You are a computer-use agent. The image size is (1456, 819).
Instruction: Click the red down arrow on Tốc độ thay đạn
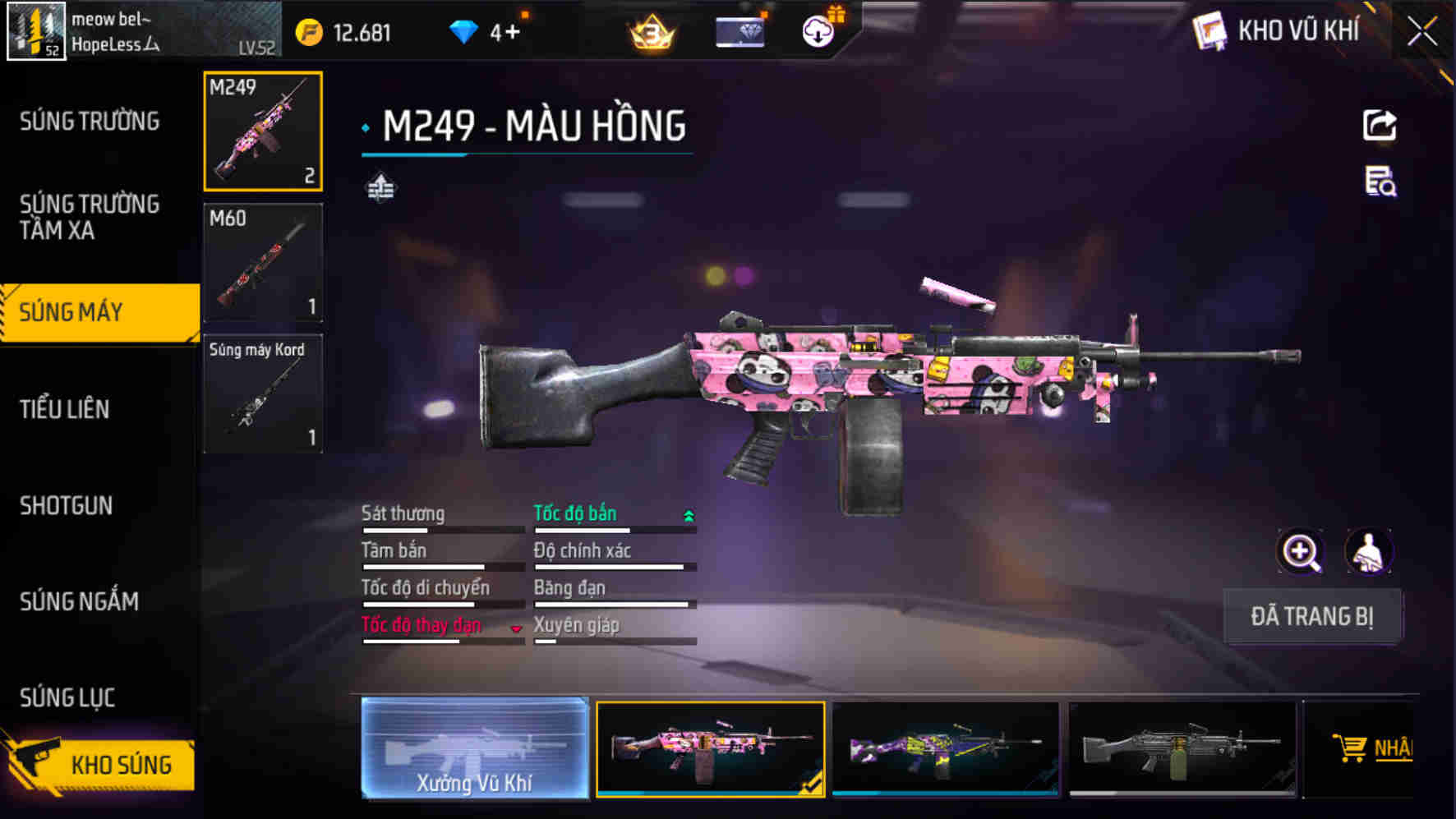[x=516, y=628]
